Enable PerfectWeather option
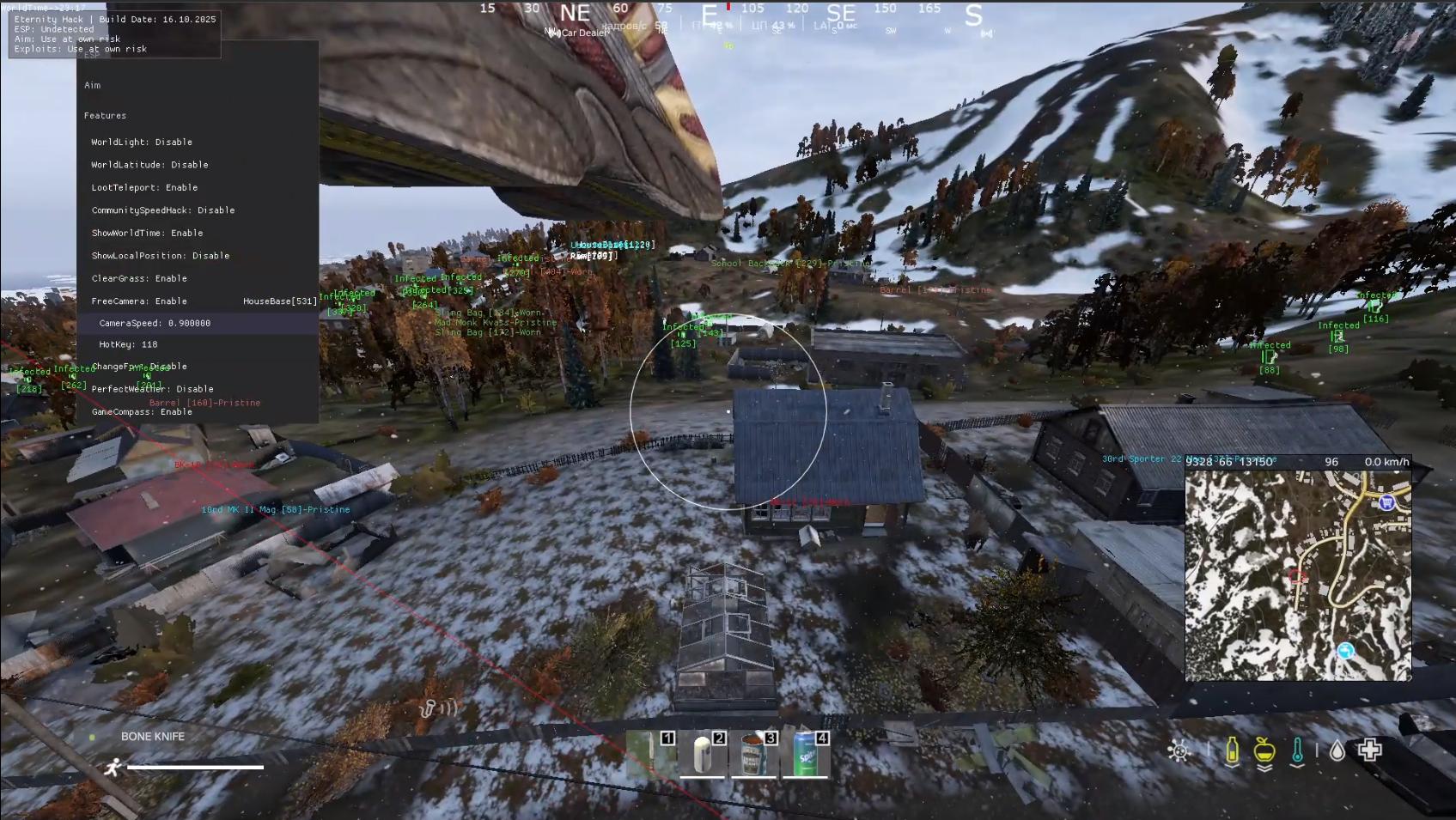Viewport: 1456px width, 820px height. coord(152,388)
